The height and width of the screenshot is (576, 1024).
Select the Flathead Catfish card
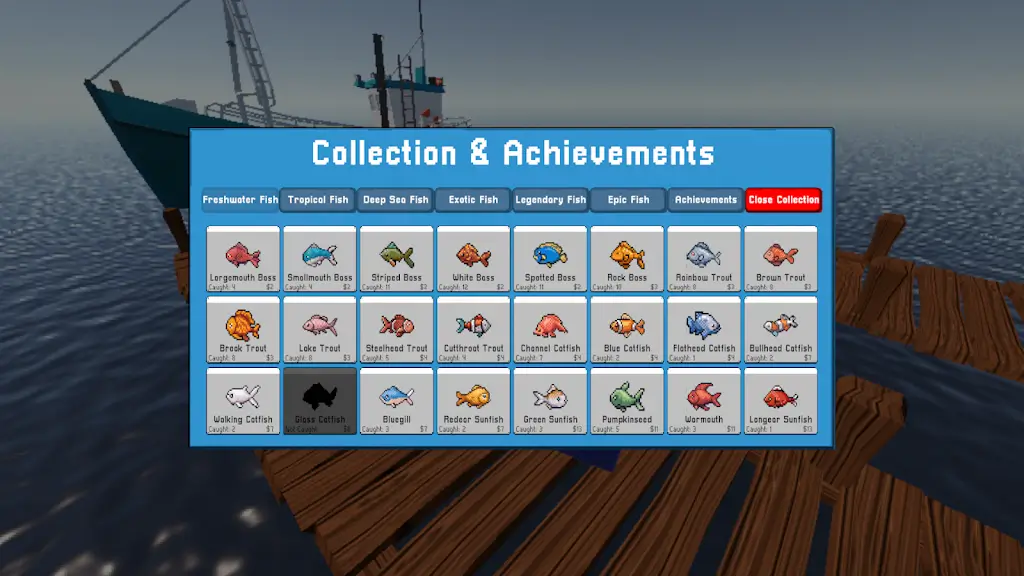point(703,330)
